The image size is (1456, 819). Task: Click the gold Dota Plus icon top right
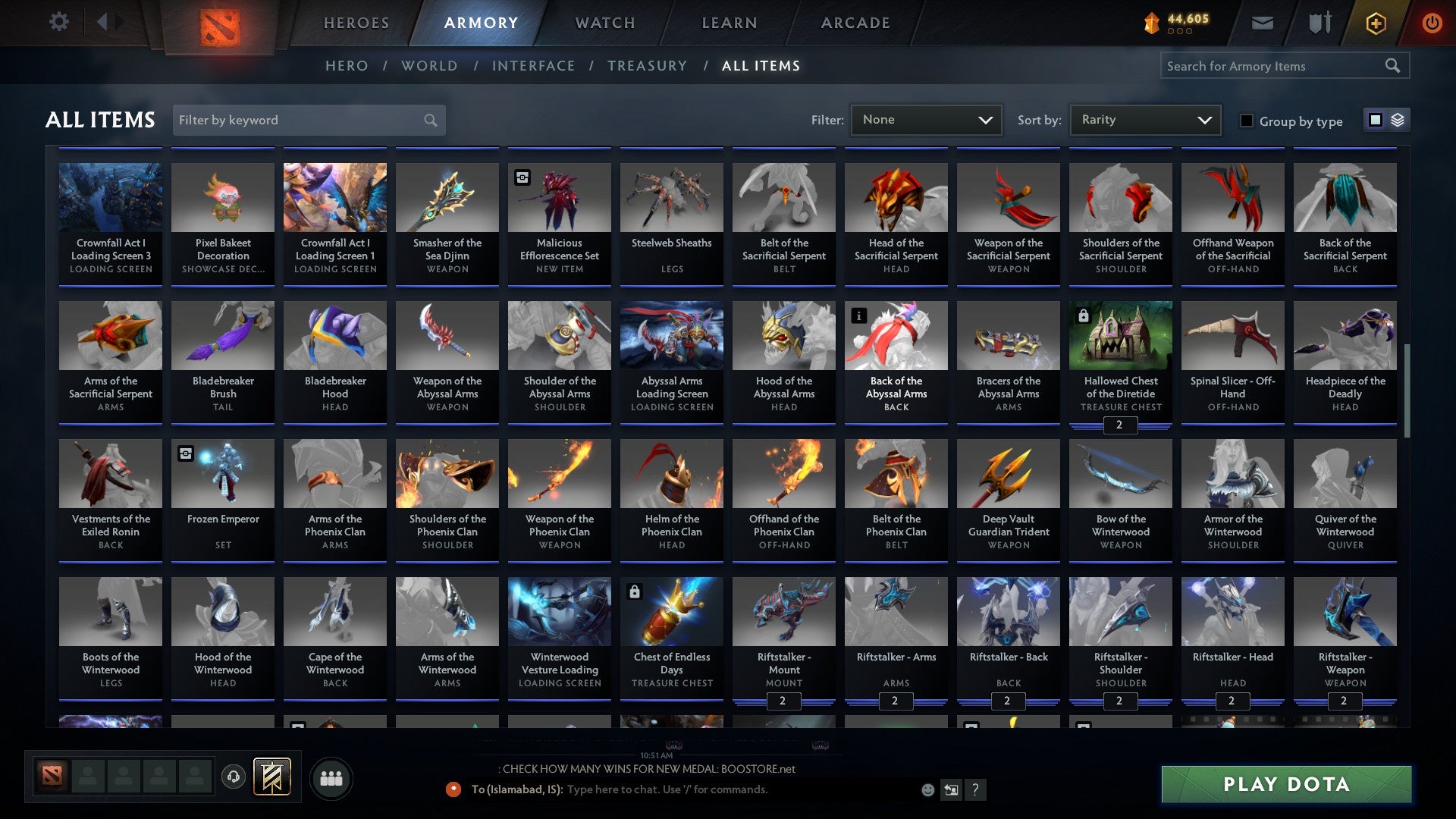tap(1375, 23)
